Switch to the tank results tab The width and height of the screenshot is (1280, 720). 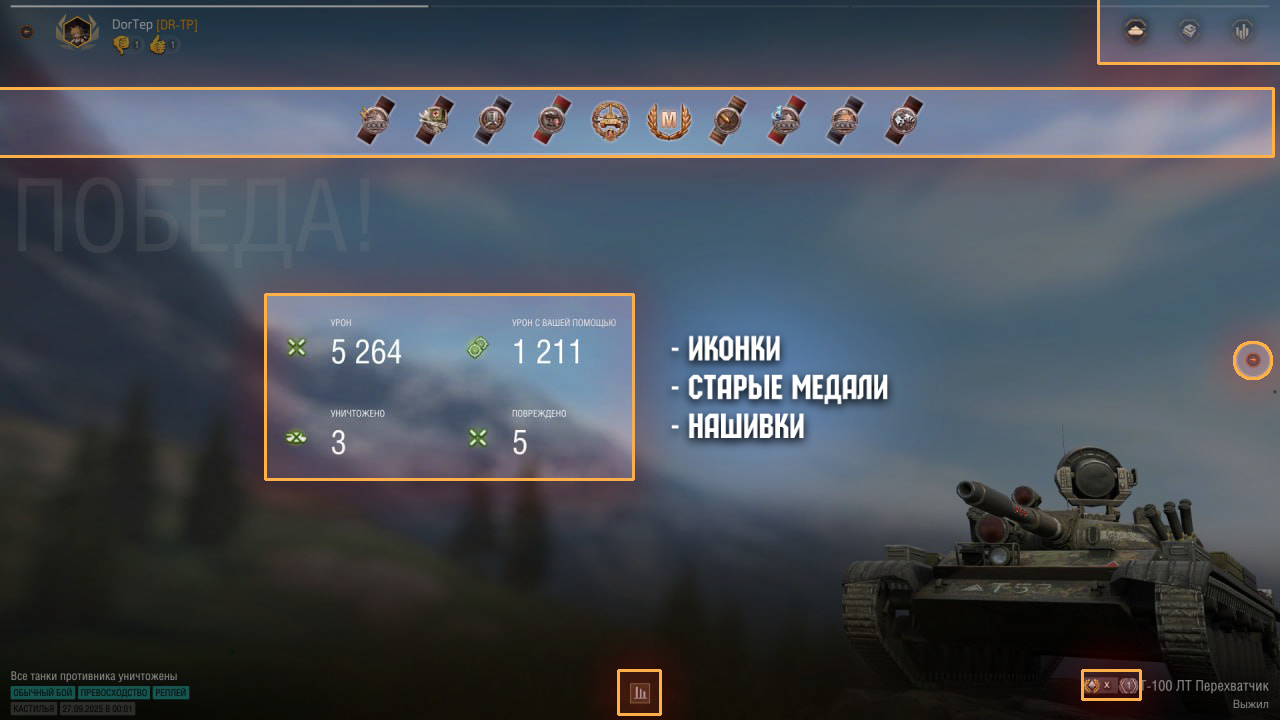pyautogui.click(x=1135, y=31)
